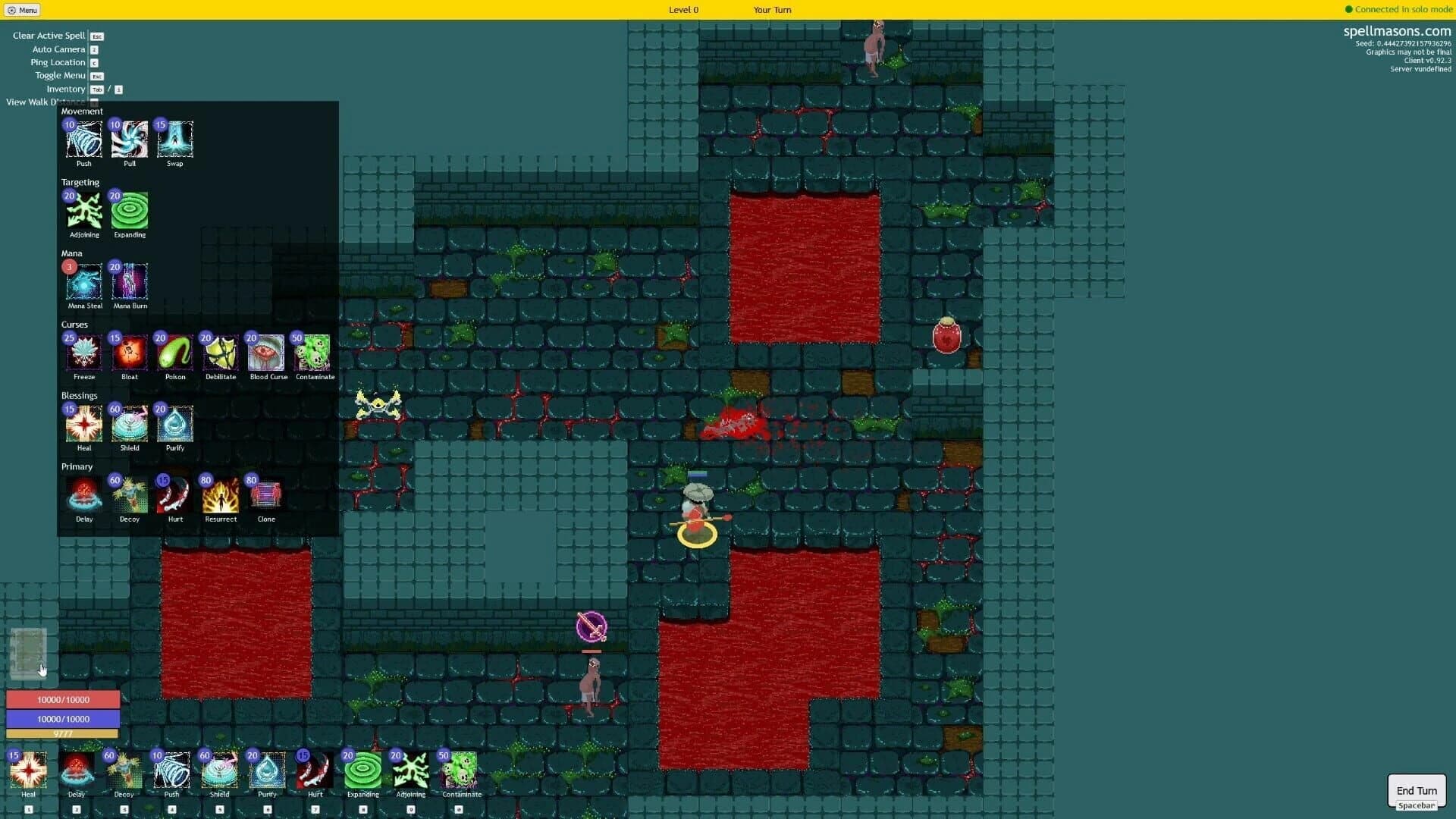Viewport: 1456px width, 819px height.
Task: Select the Swap movement spell
Action: pyautogui.click(x=174, y=140)
